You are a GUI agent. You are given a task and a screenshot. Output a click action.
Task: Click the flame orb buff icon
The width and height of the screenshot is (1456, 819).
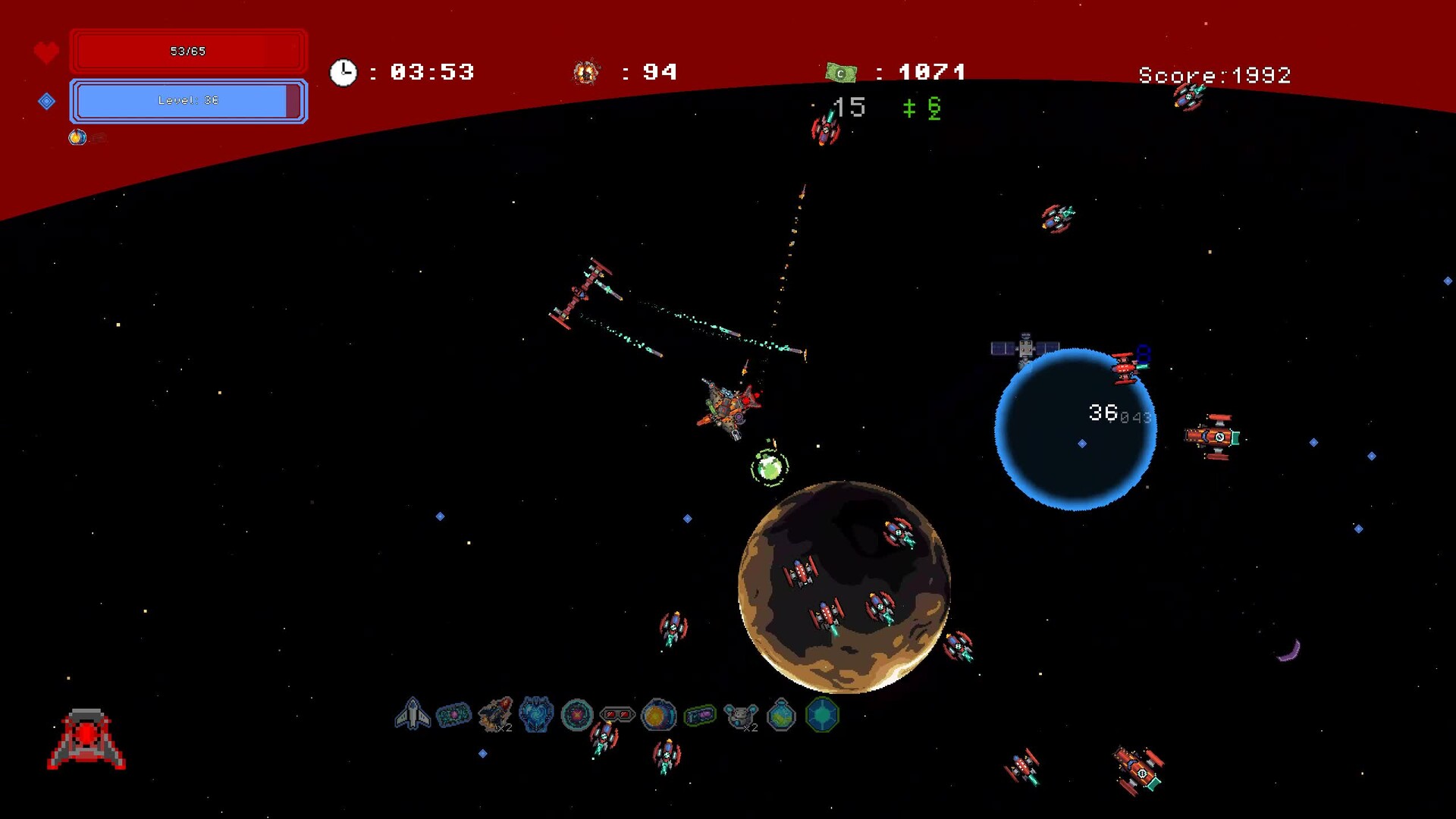tap(77, 137)
